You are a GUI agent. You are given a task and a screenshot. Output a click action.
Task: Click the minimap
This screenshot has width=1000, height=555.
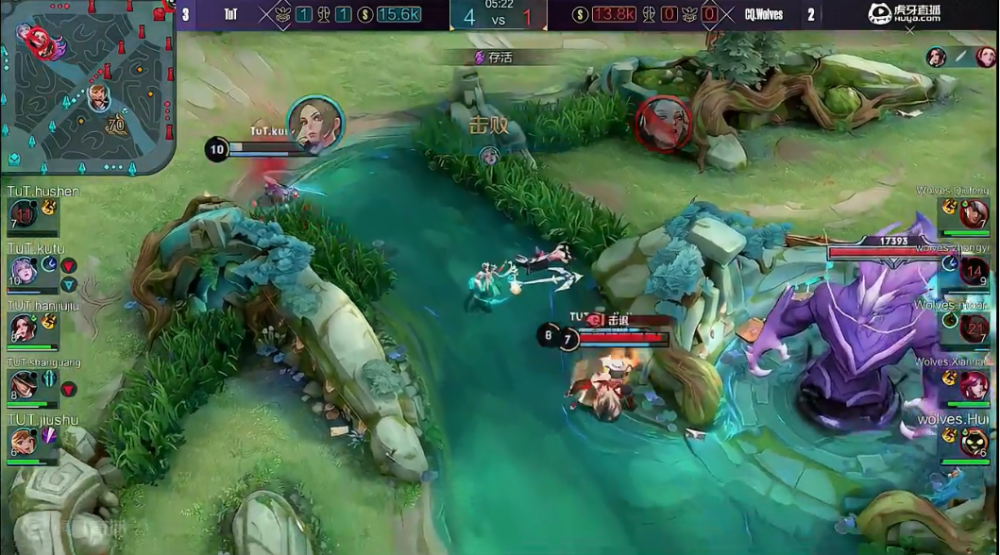88,87
